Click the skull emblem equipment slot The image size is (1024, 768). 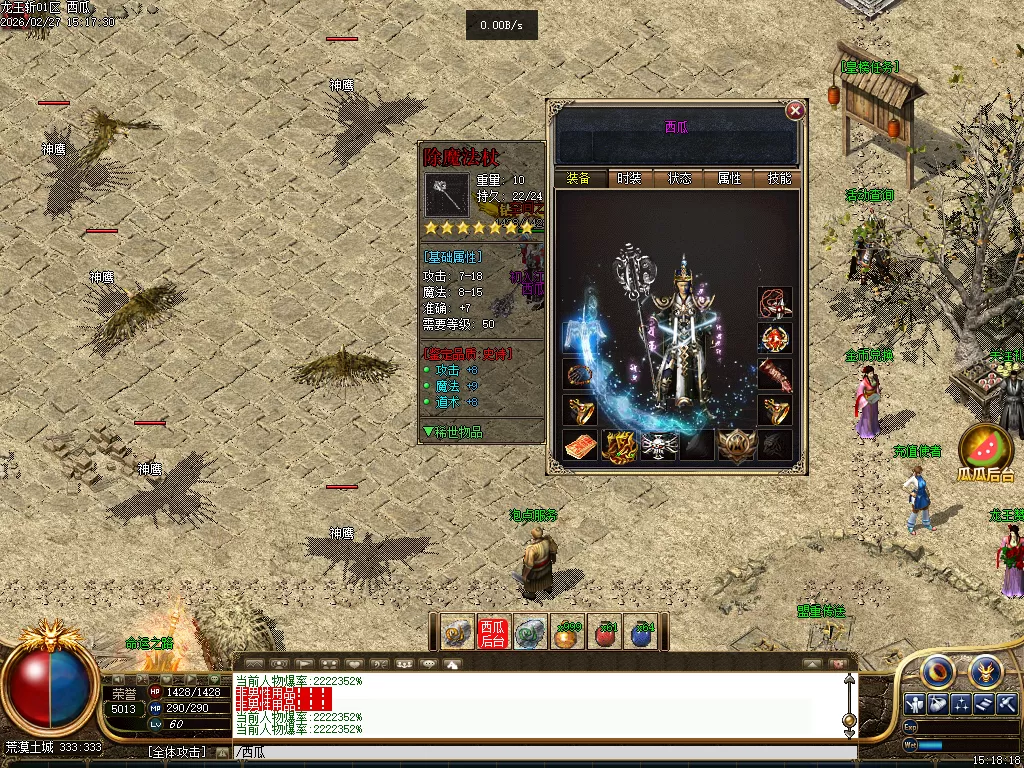pyautogui.click(x=660, y=445)
